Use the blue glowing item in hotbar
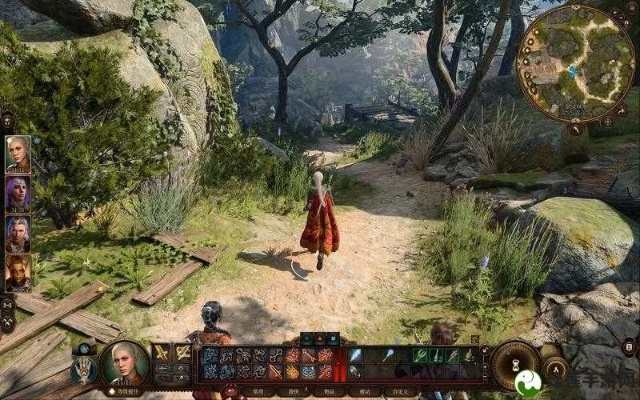This screenshot has width=640, height=400. pos(355,355)
